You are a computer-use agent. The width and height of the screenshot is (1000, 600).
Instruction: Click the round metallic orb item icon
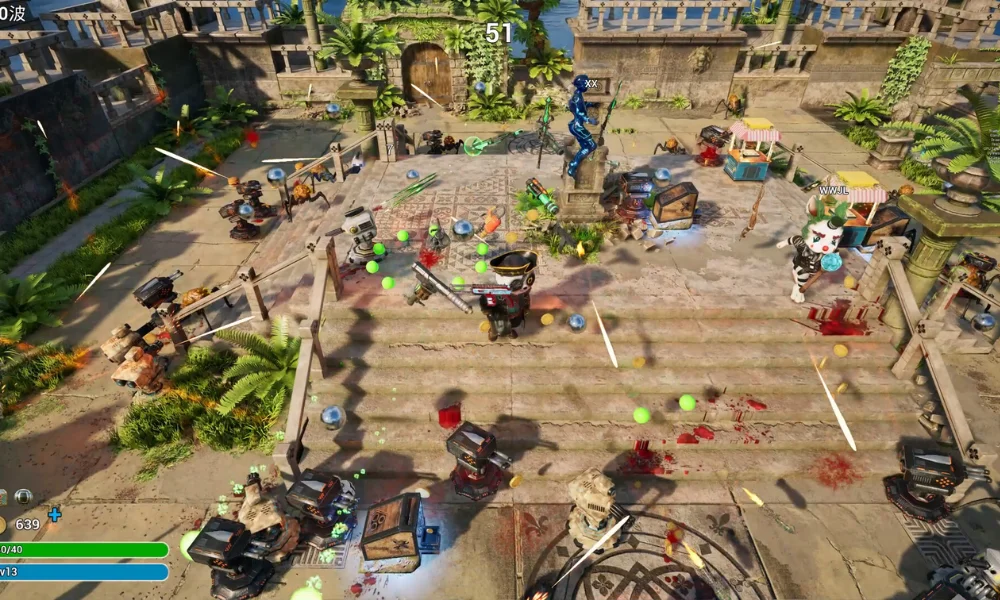(x=23, y=497)
